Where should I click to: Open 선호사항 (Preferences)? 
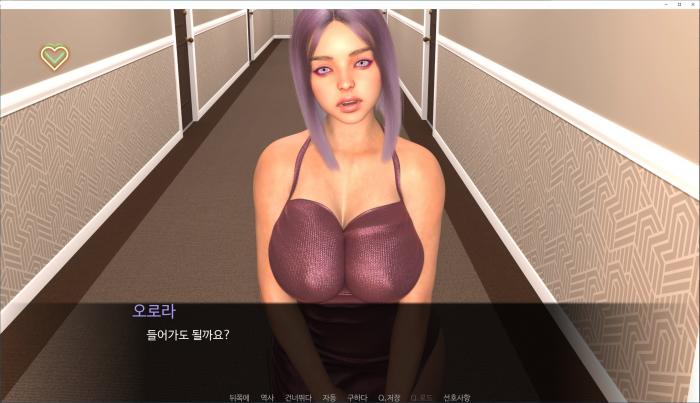457,397
